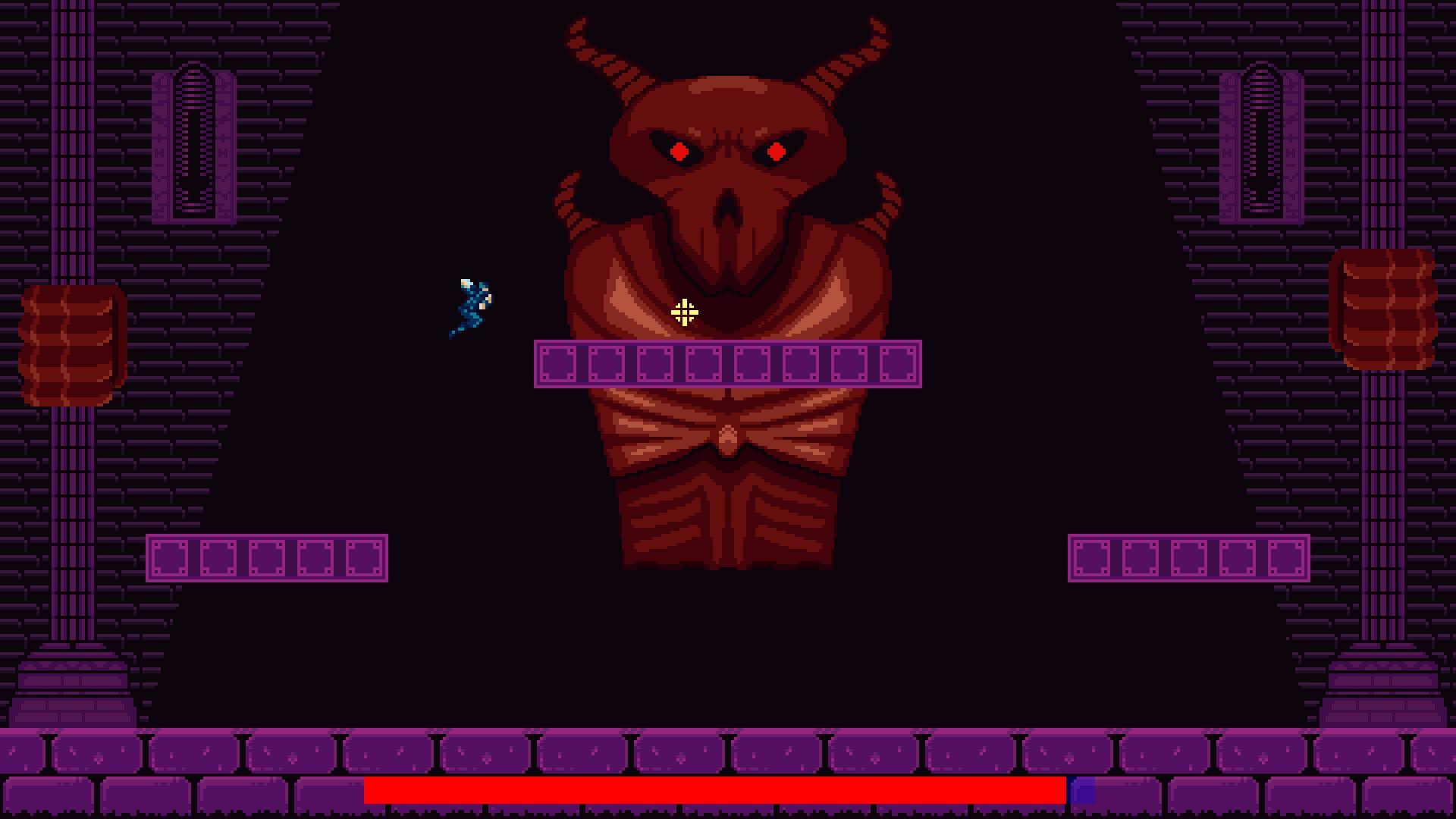Viewport: 1456px width, 819px height.
Task: Click the red barrel on the left wall
Action: [x=72, y=345]
